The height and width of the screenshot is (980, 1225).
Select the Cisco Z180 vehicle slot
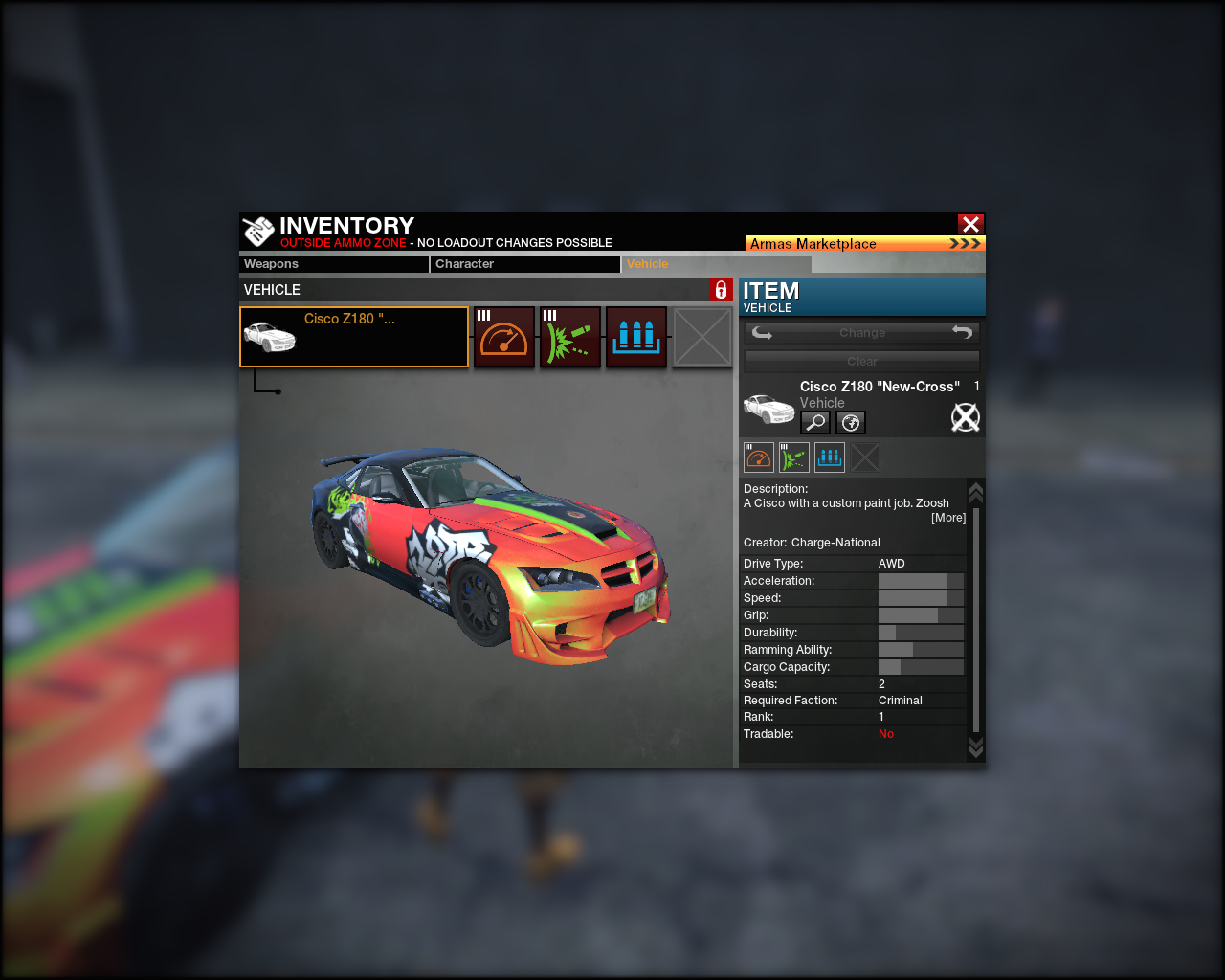coord(354,337)
